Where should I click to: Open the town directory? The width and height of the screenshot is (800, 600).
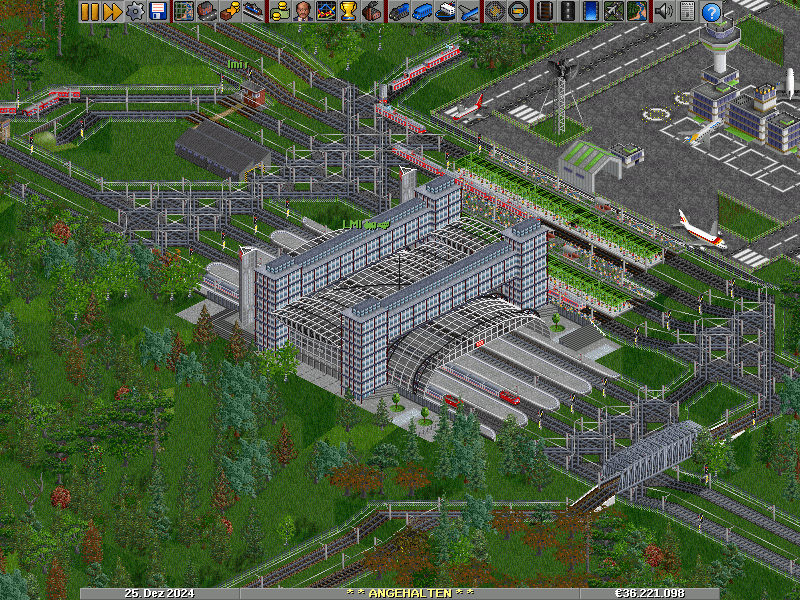click(206, 11)
